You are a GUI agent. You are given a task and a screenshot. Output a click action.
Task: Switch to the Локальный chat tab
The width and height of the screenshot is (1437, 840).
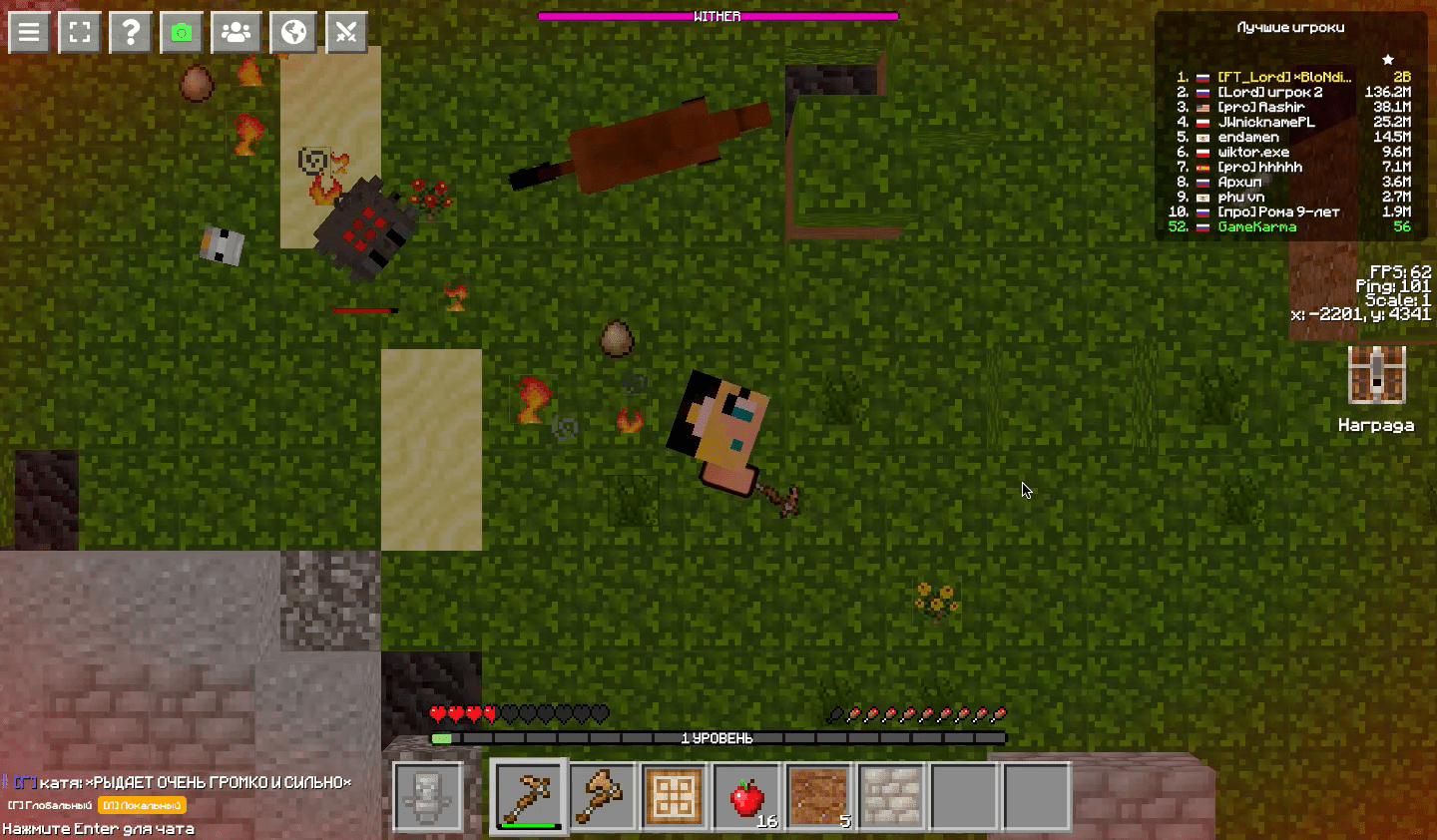point(142,805)
